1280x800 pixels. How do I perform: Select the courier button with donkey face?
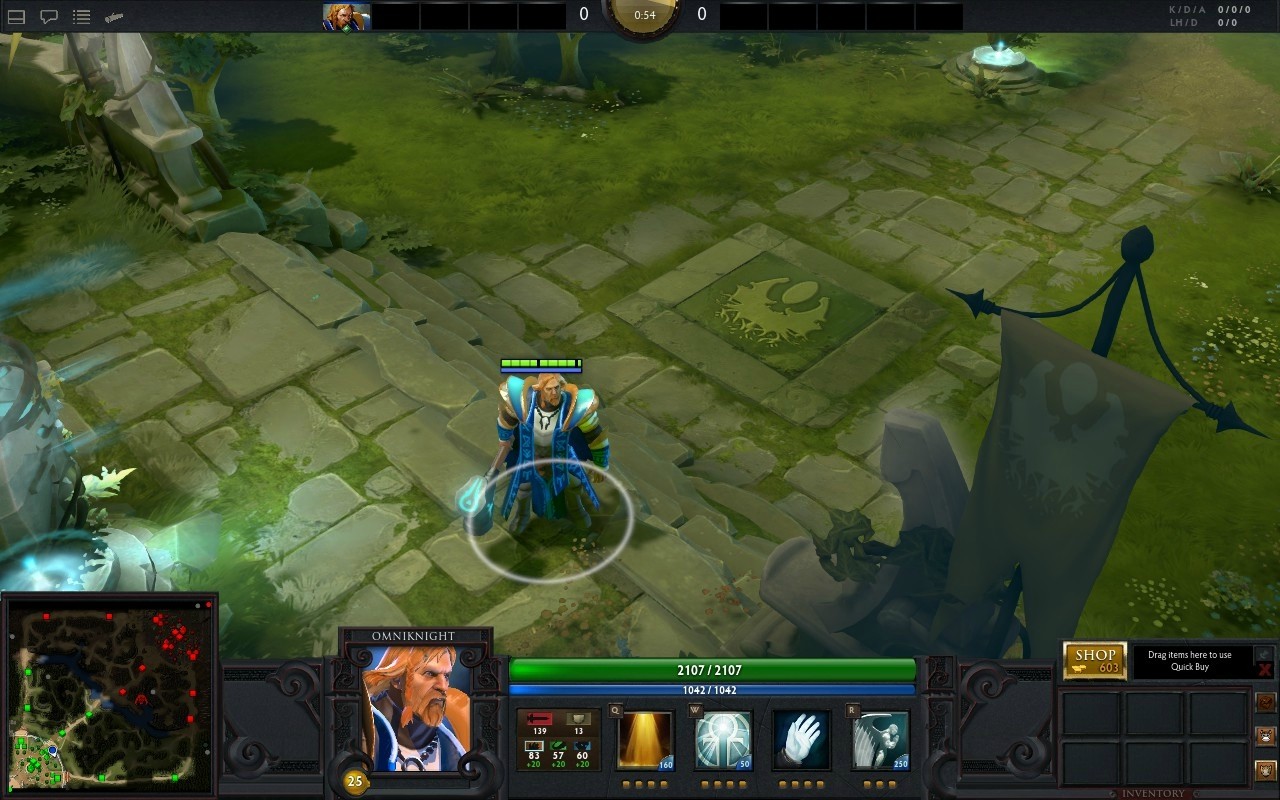tap(1265, 736)
